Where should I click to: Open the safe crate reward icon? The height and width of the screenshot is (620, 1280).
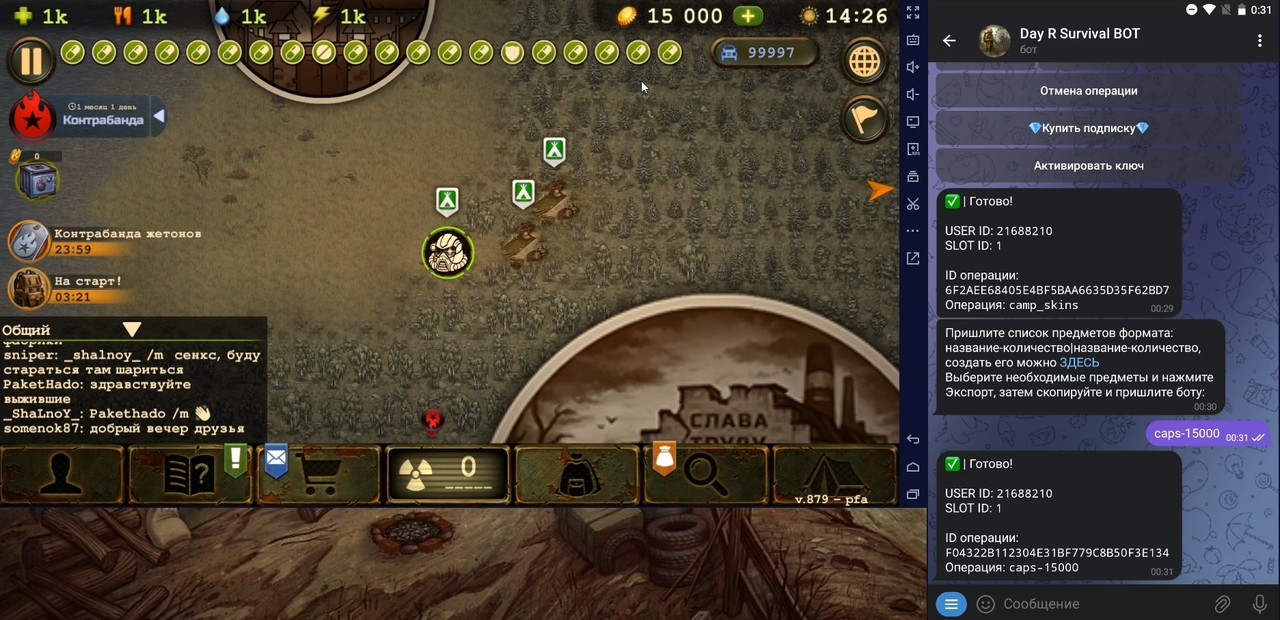(37, 181)
